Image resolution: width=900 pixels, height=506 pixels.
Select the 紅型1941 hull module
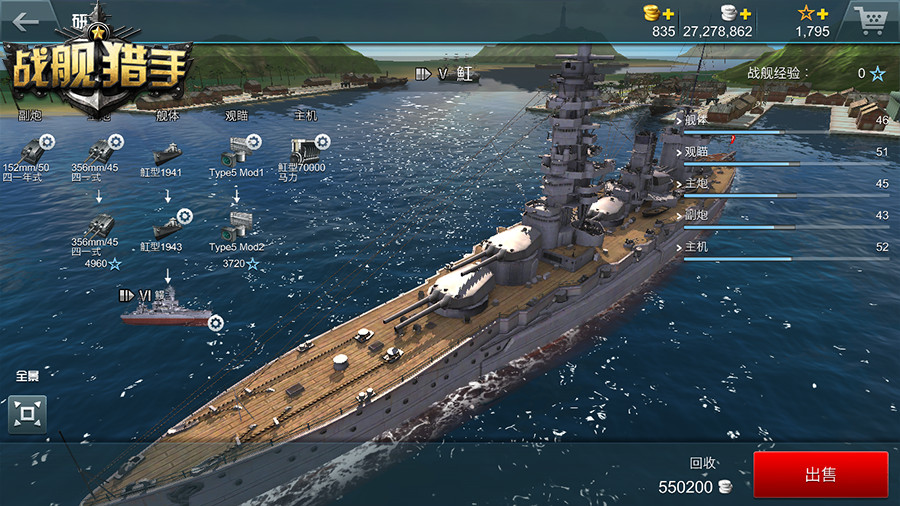(x=167, y=155)
